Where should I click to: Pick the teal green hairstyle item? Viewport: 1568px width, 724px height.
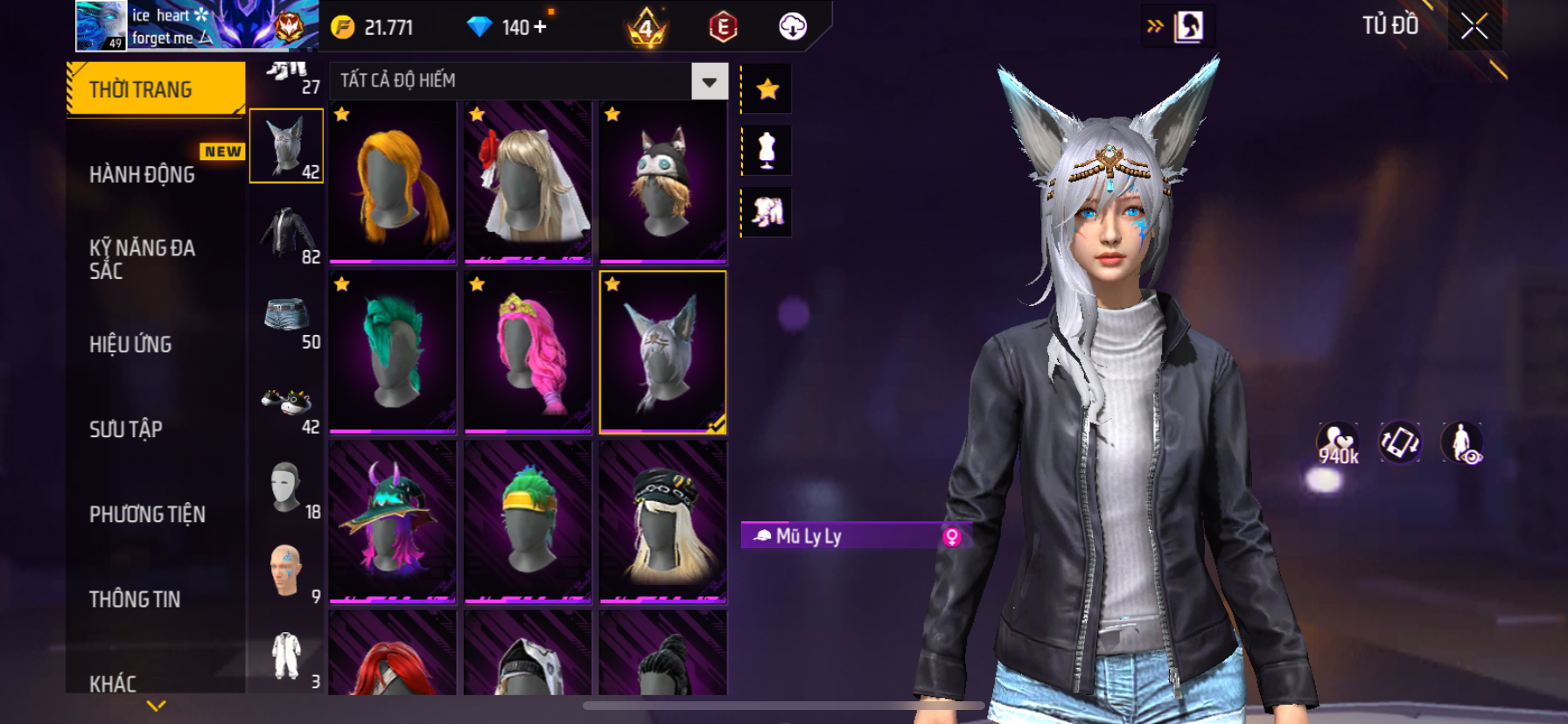[x=393, y=352]
